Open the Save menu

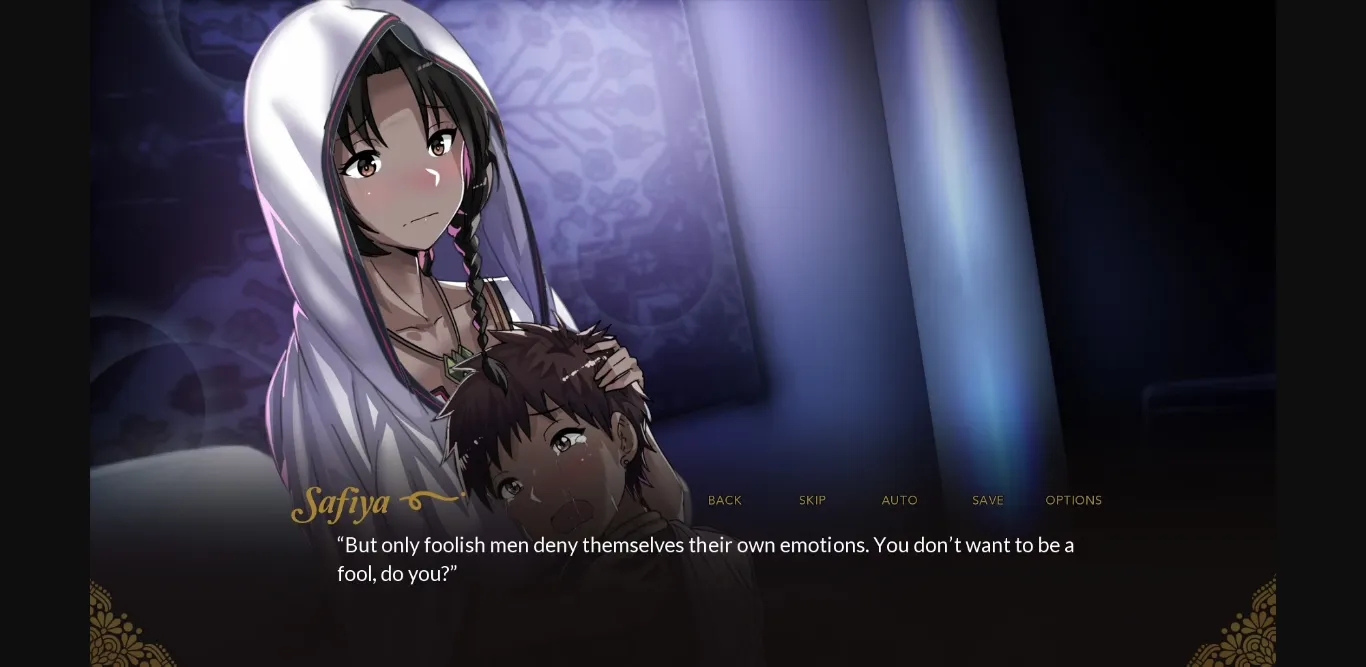(987, 500)
